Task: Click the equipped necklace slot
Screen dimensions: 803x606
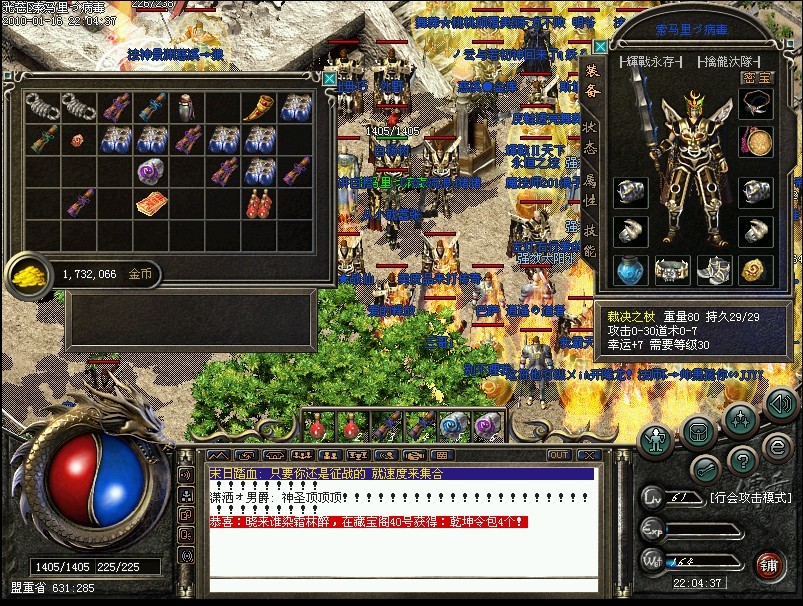Action: point(756,104)
